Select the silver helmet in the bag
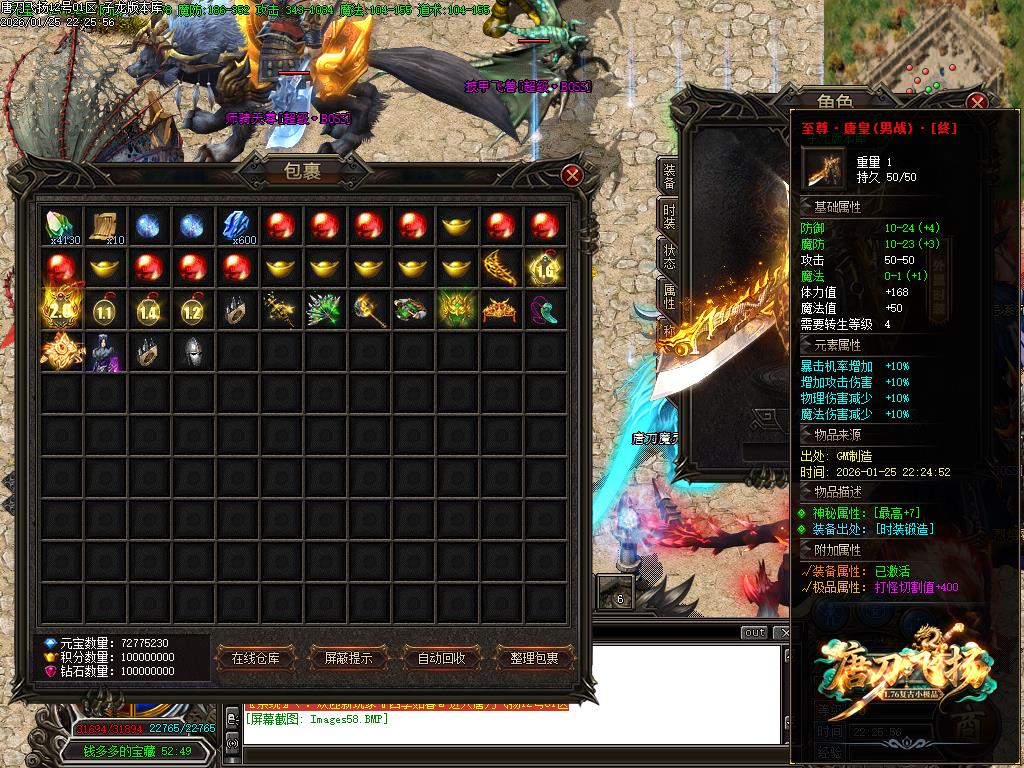1024x768 pixels. coord(193,353)
